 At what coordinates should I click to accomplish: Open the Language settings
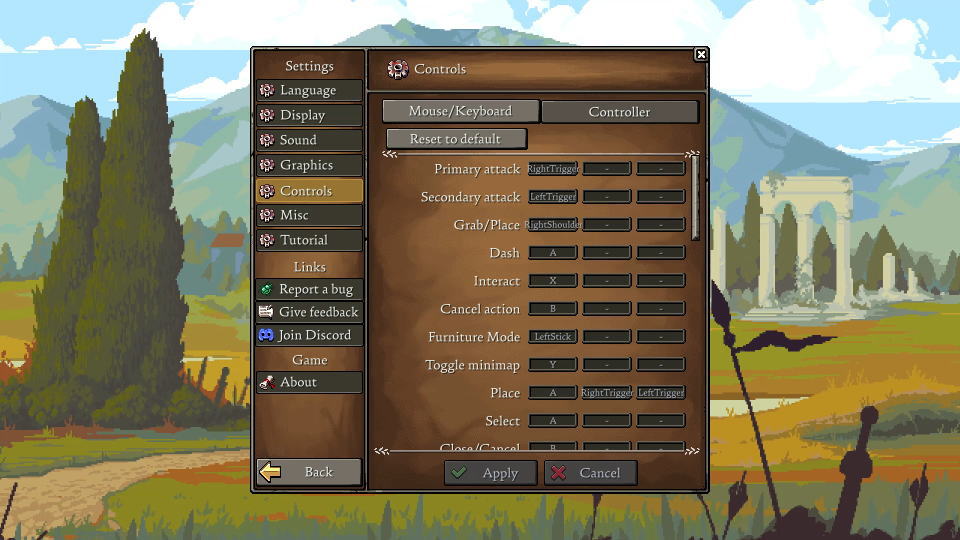tap(309, 90)
